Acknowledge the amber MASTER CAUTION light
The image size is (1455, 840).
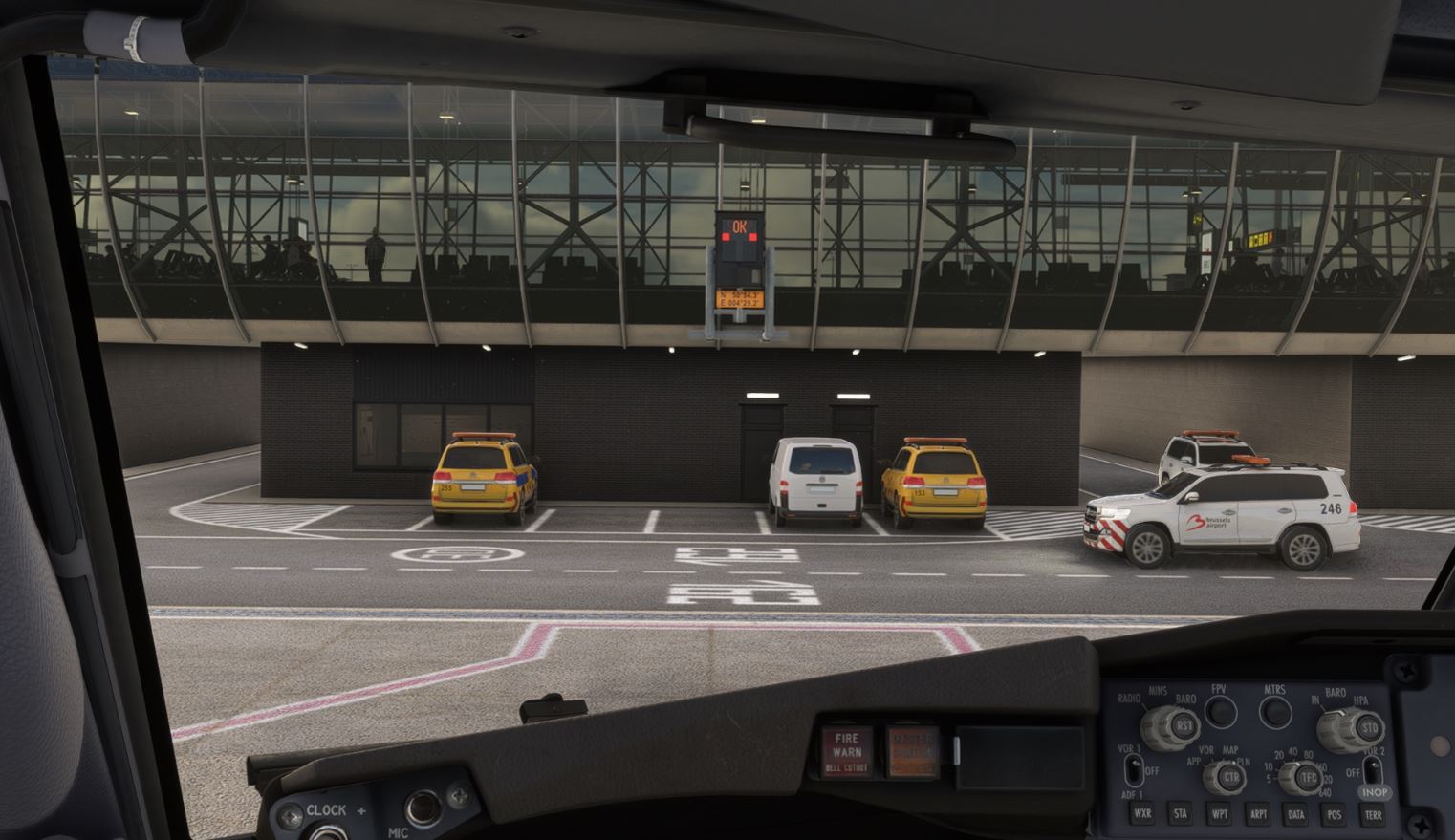(913, 750)
